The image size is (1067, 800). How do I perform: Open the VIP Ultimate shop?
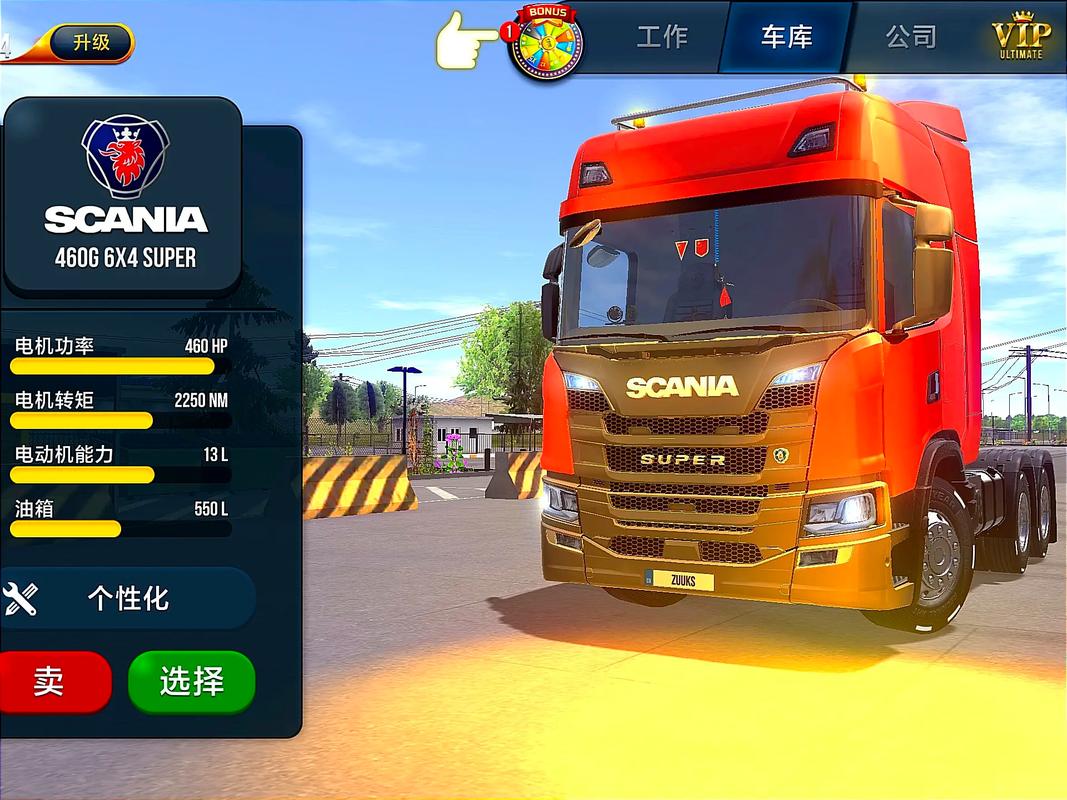pos(1021,38)
